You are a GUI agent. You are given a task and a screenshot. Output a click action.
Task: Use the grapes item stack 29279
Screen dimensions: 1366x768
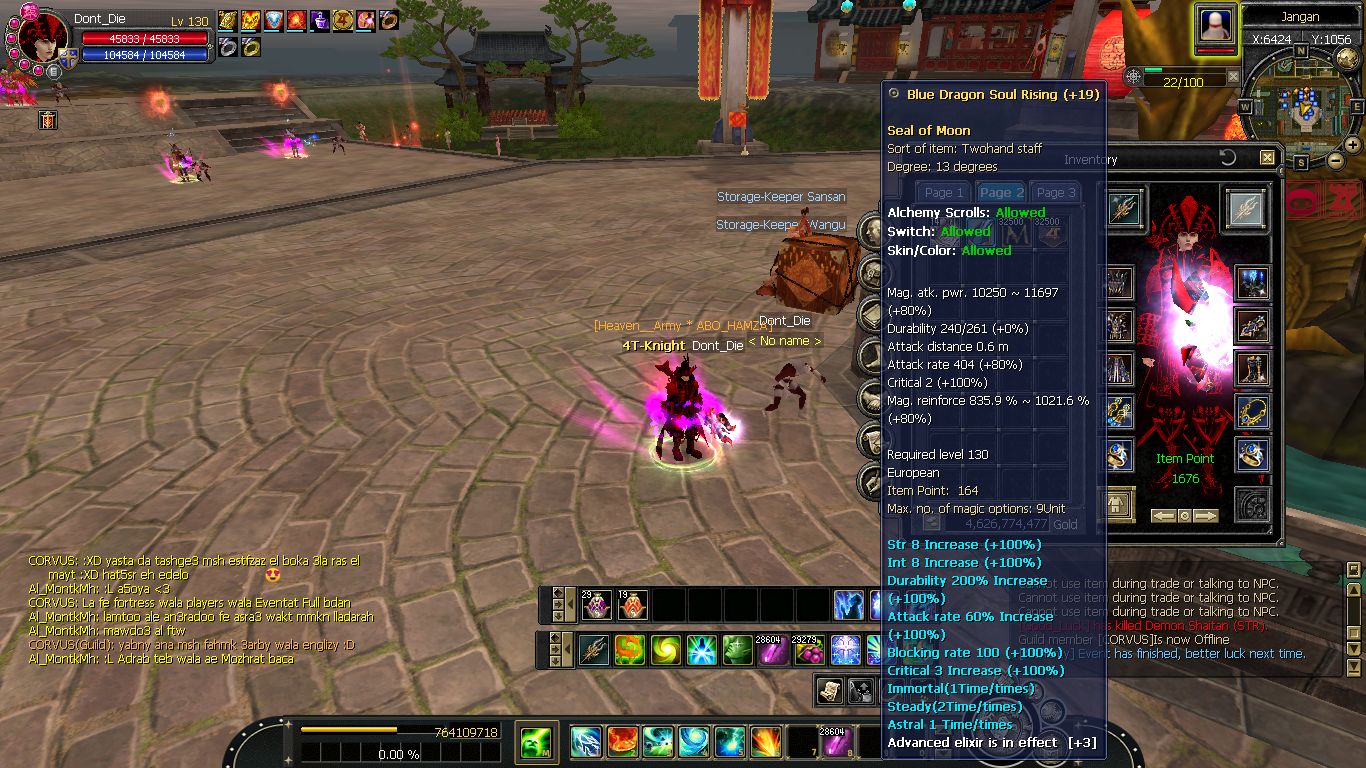[x=808, y=650]
